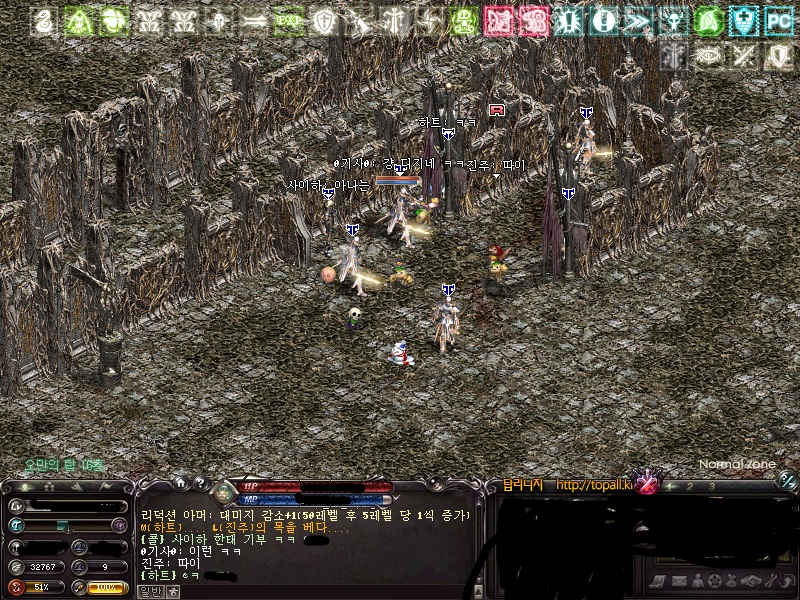Click the home button above the chat

point(180,484)
